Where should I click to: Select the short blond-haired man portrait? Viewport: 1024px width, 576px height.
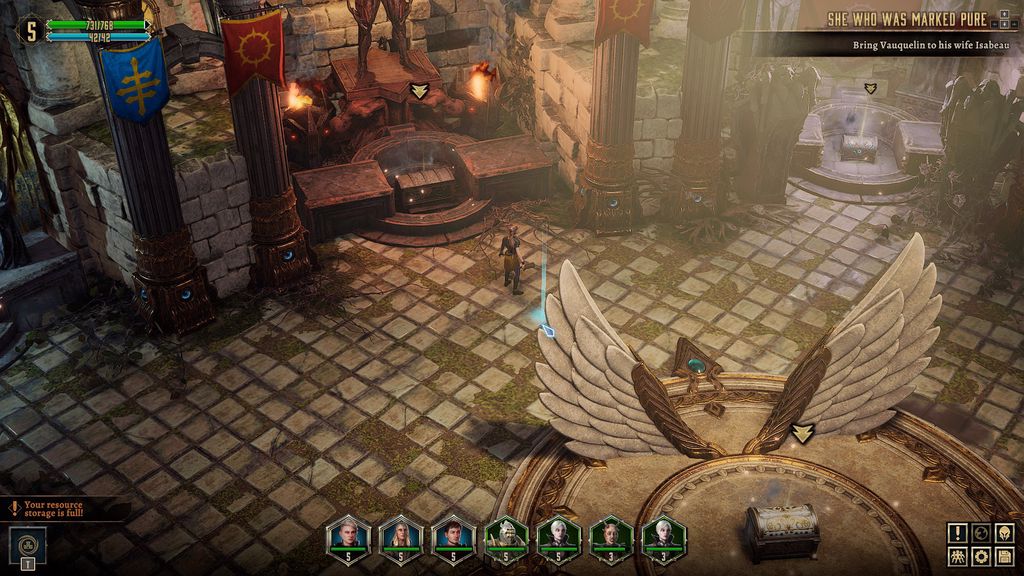(x=348, y=537)
